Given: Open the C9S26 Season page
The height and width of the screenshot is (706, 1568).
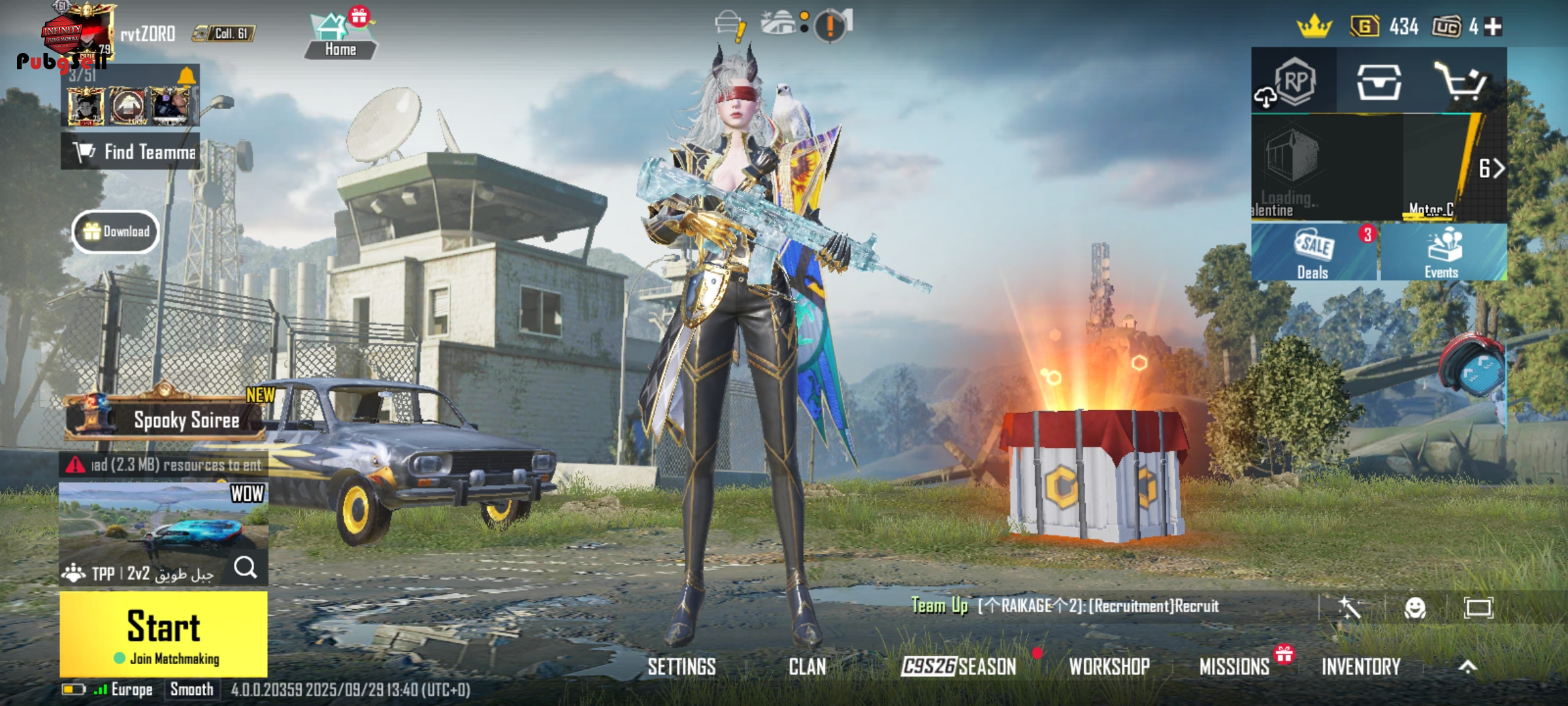Looking at the screenshot, I should (958, 667).
